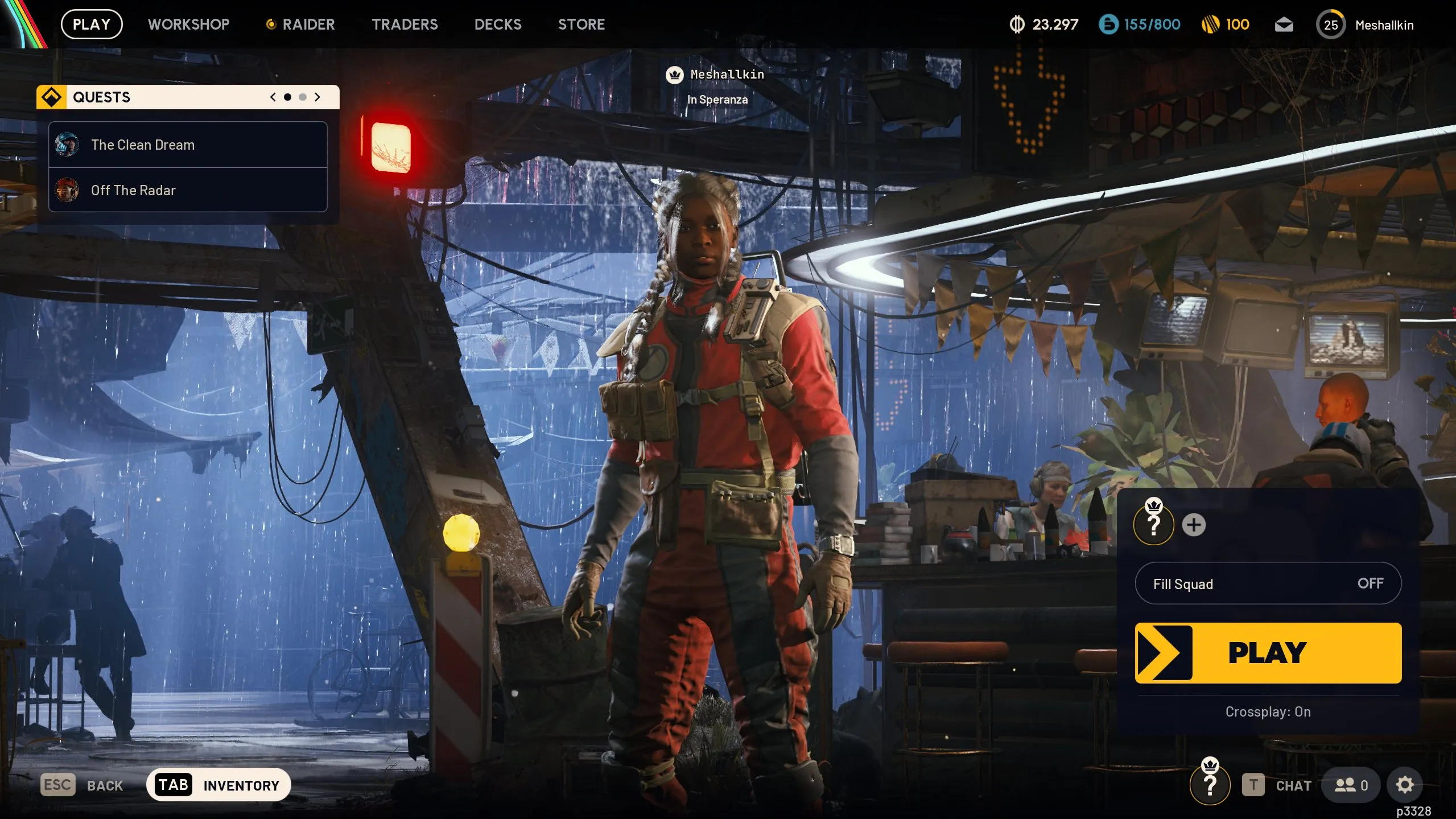1456x819 pixels.
Task: Go back a quest page with left chevron
Action: pyautogui.click(x=273, y=97)
